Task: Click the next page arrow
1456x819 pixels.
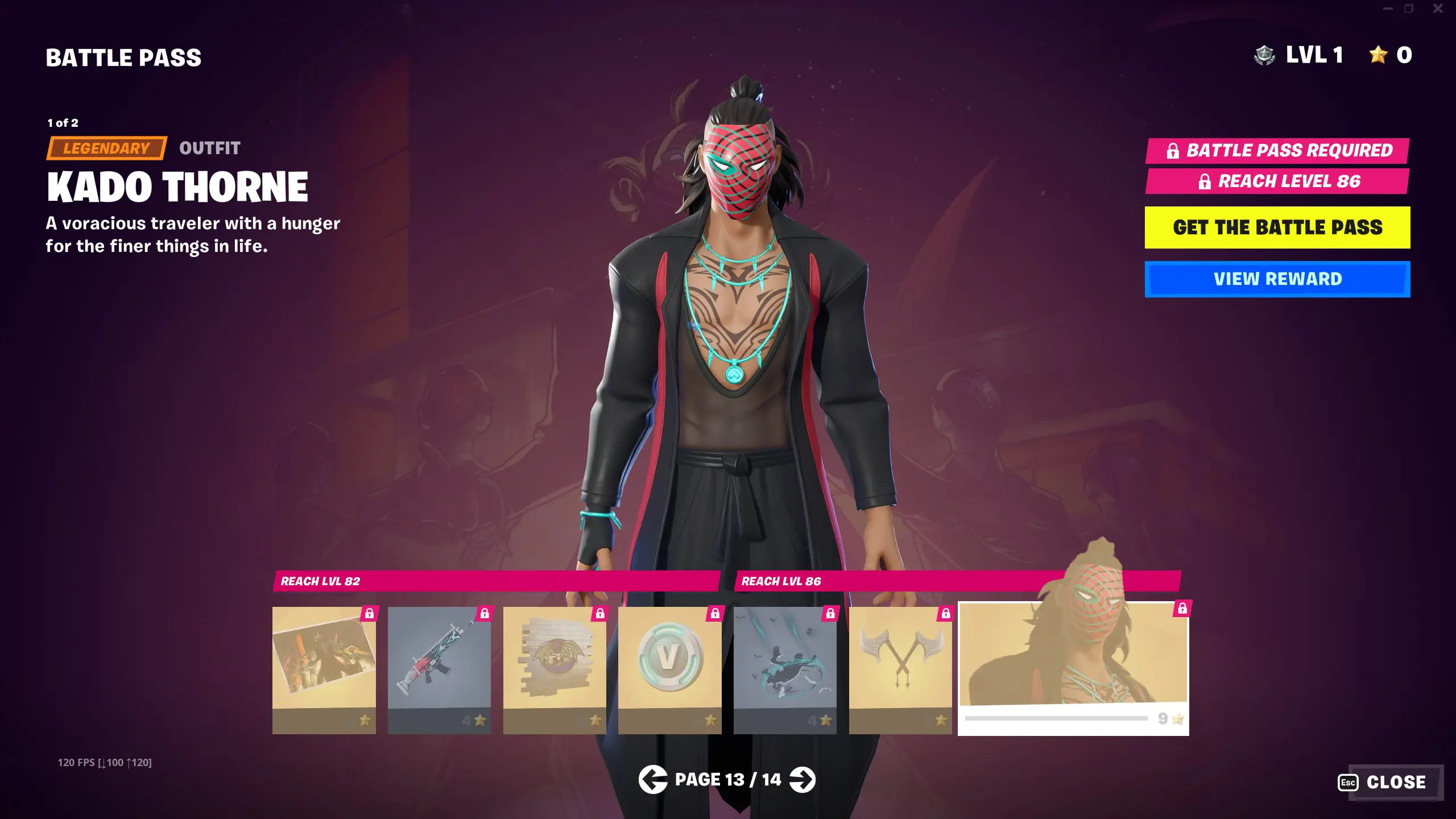Action: [802, 780]
